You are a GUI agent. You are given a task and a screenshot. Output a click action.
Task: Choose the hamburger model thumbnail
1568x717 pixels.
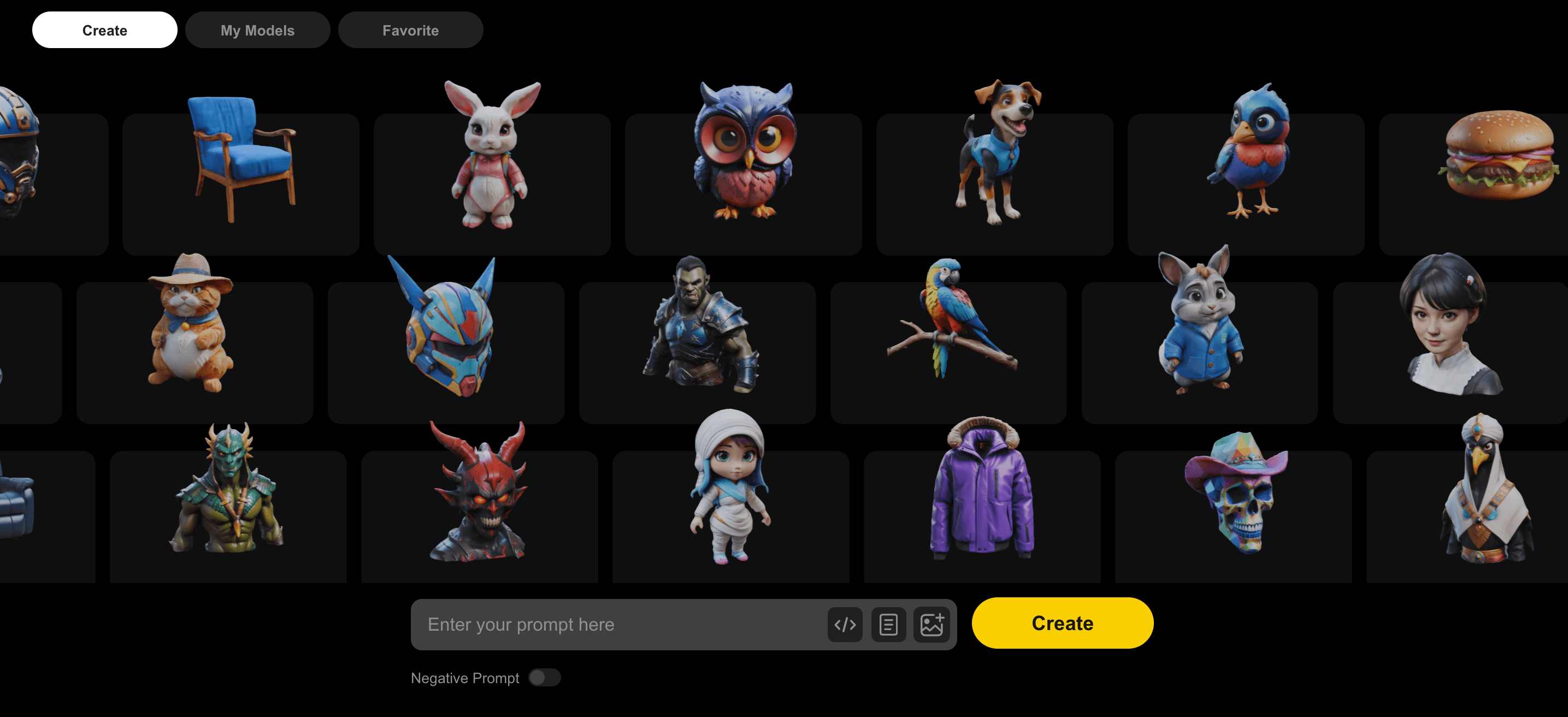(x=1498, y=155)
